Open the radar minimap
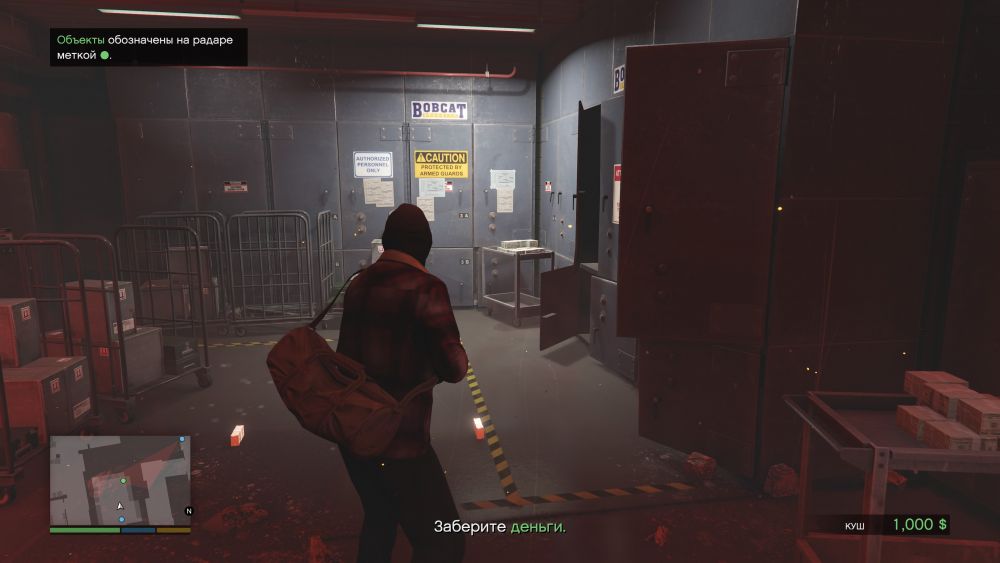This screenshot has width=1000, height=563. (x=119, y=480)
